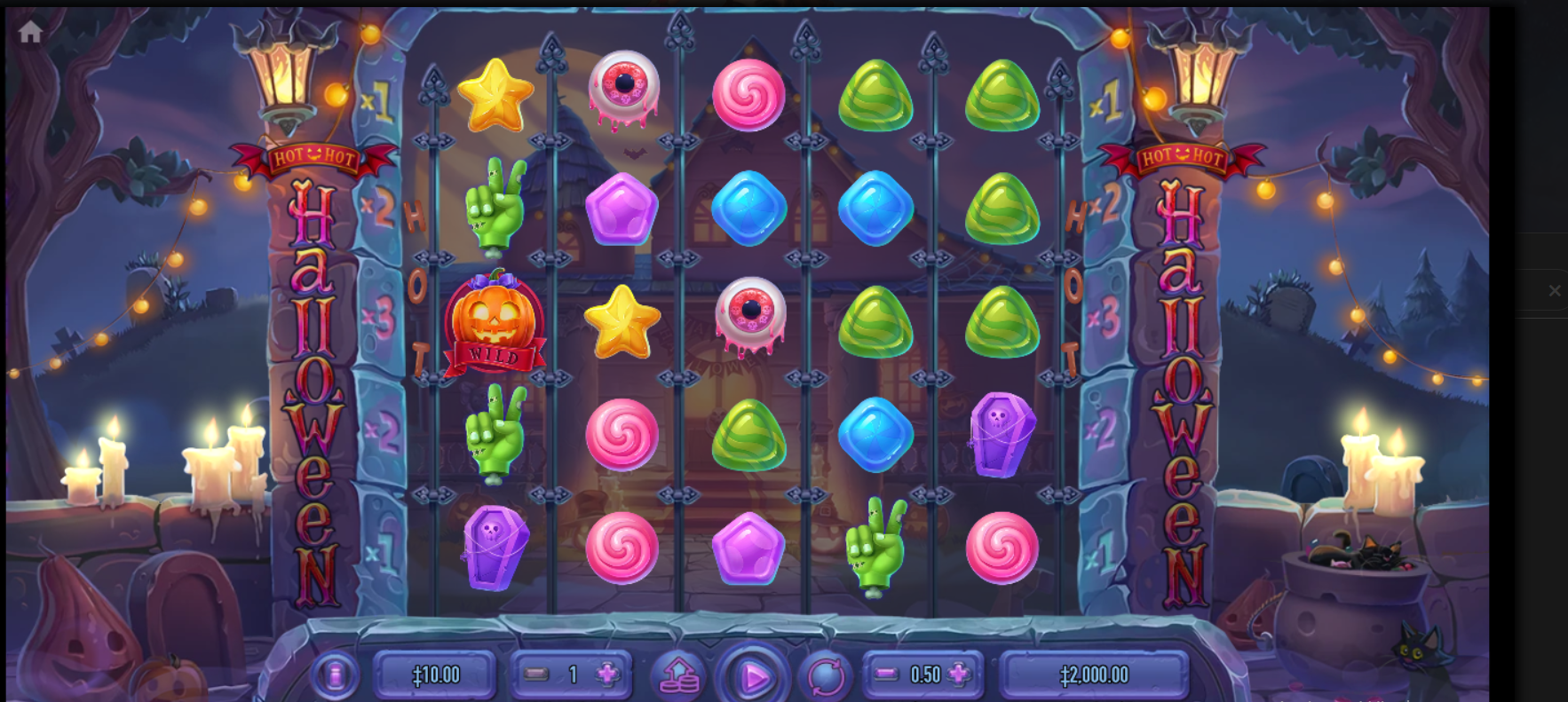Click the pink swirl candy symbol top row
Viewport: 1568px width, 702px height.
click(x=747, y=96)
